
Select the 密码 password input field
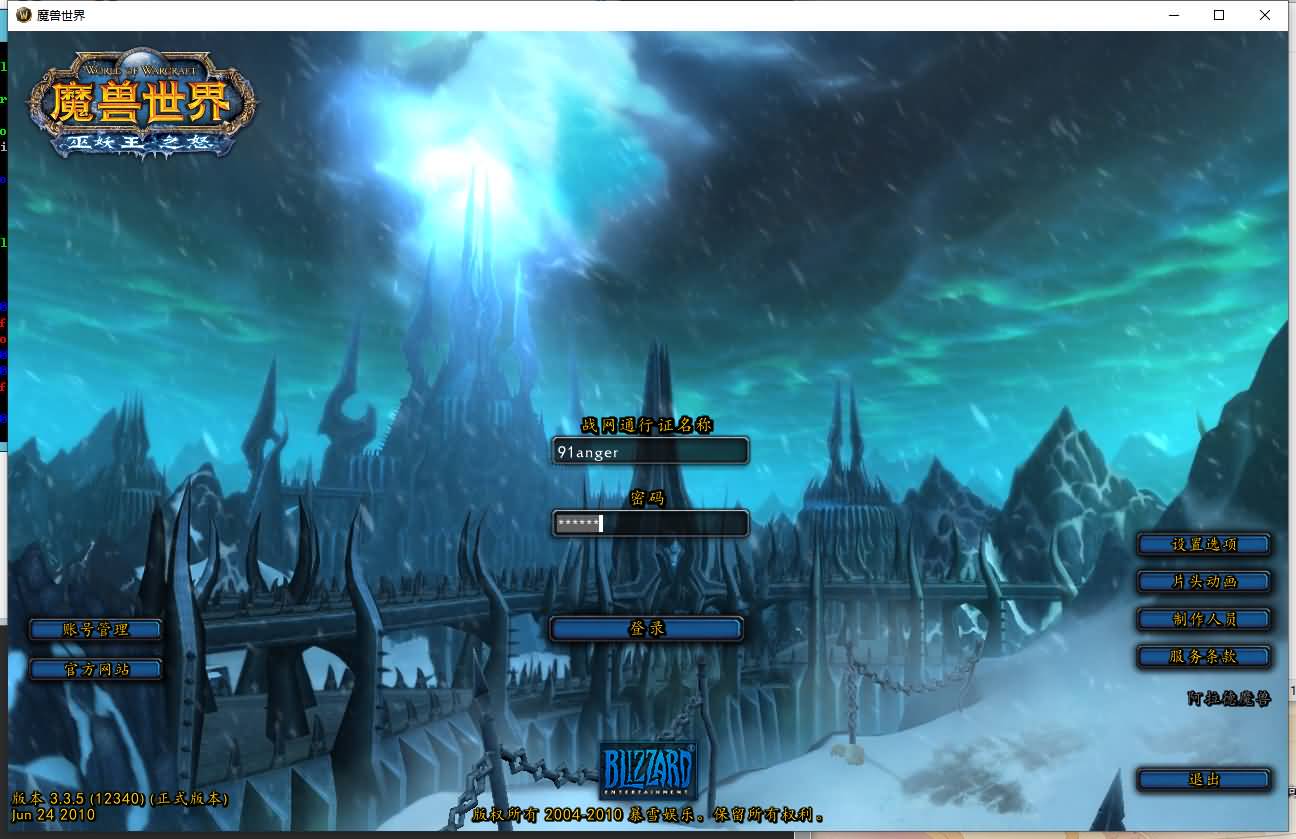tap(650, 523)
